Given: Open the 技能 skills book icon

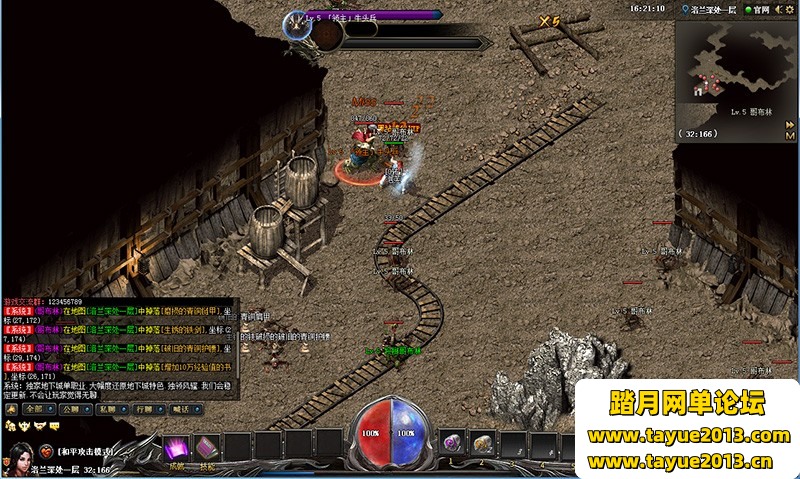Looking at the screenshot, I should [x=207, y=448].
